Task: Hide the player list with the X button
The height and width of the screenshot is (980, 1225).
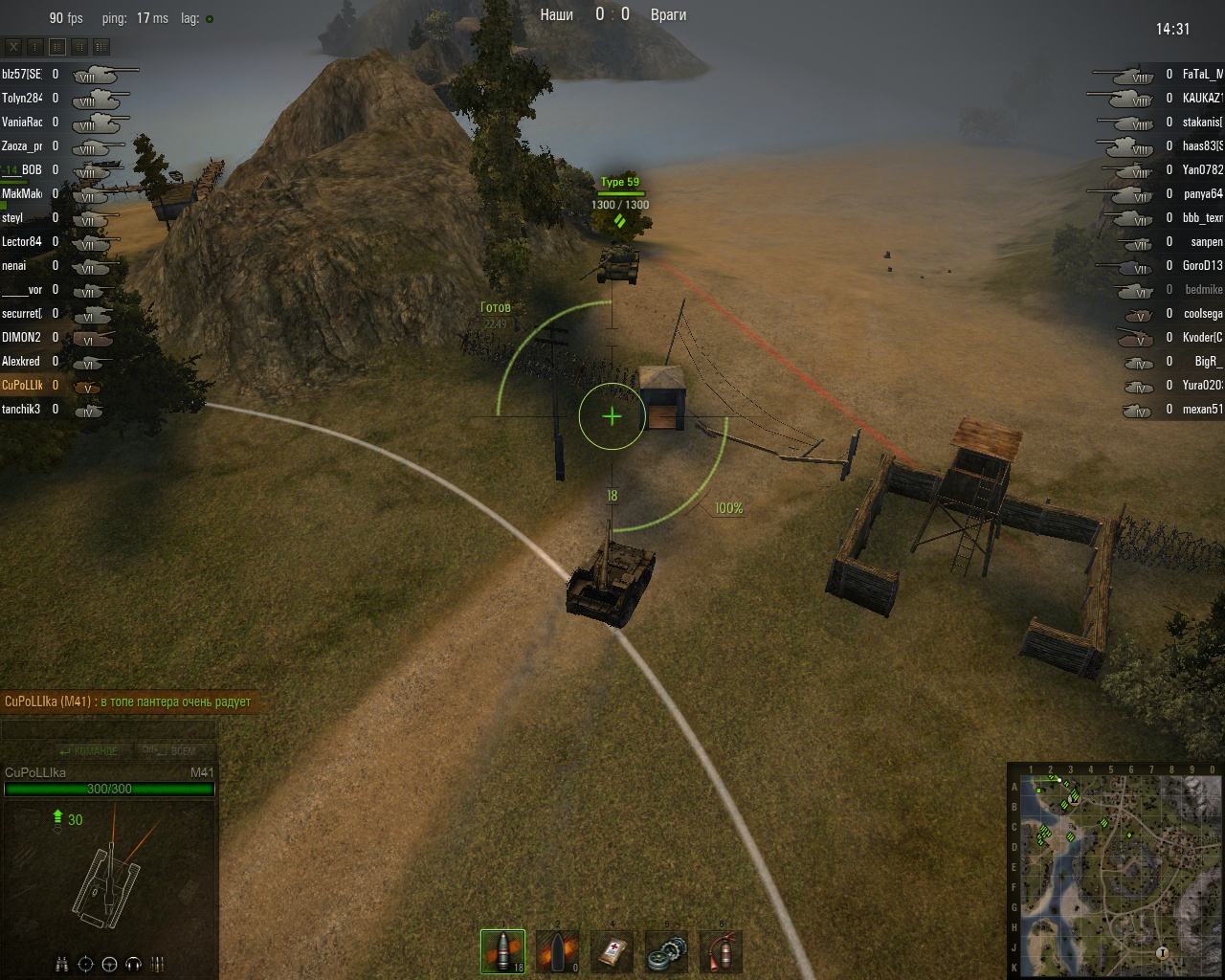Action: coord(13,46)
